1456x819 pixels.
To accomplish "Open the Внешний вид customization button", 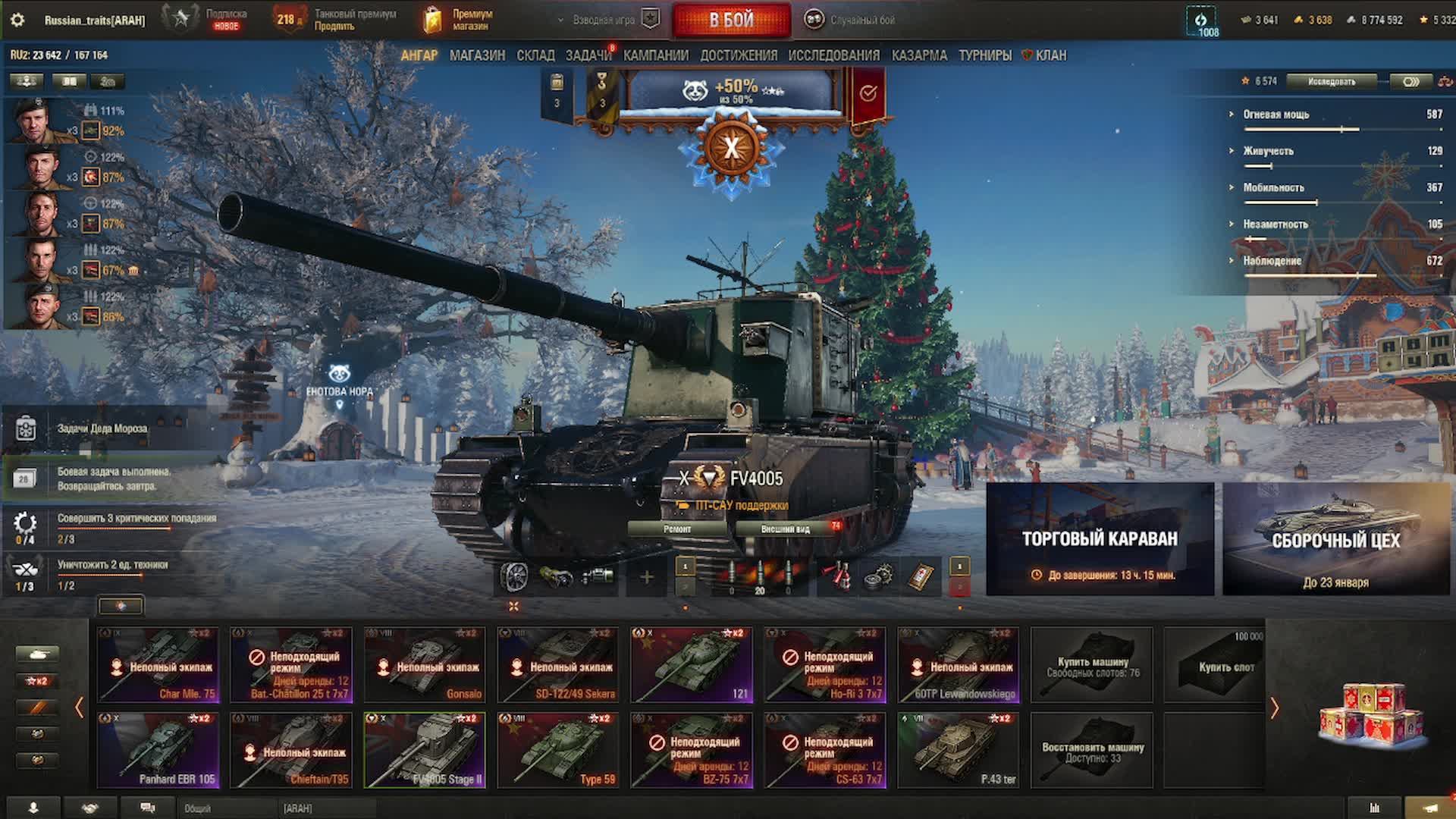I will (x=785, y=529).
